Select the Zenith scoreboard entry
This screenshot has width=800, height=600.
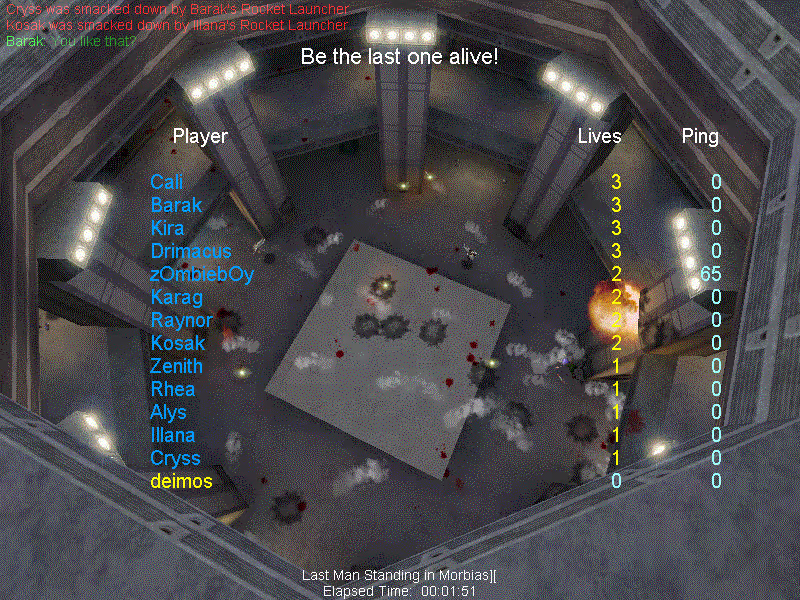click(176, 366)
